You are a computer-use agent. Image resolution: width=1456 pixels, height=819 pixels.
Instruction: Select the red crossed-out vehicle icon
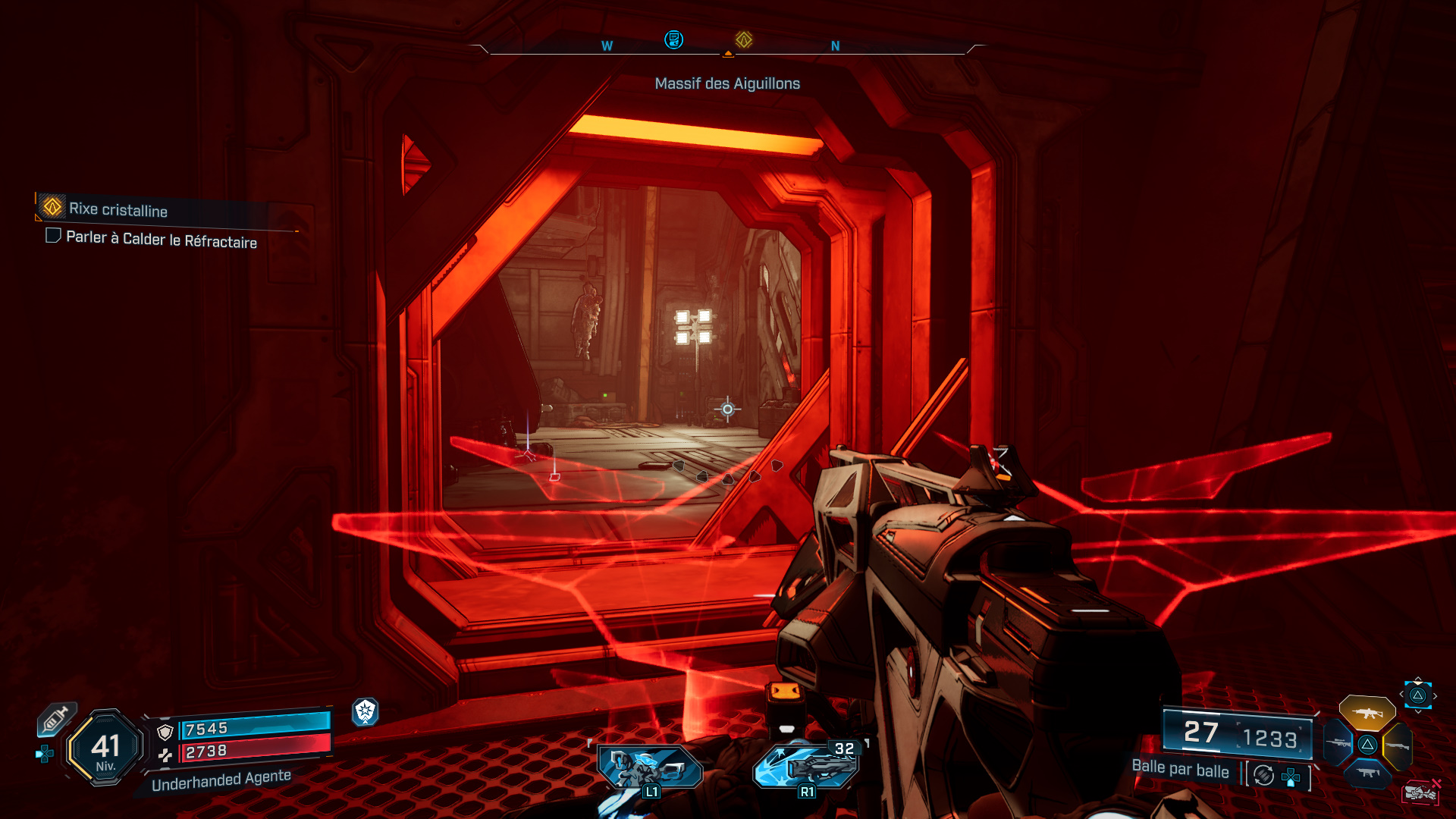(x=1420, y=792)
